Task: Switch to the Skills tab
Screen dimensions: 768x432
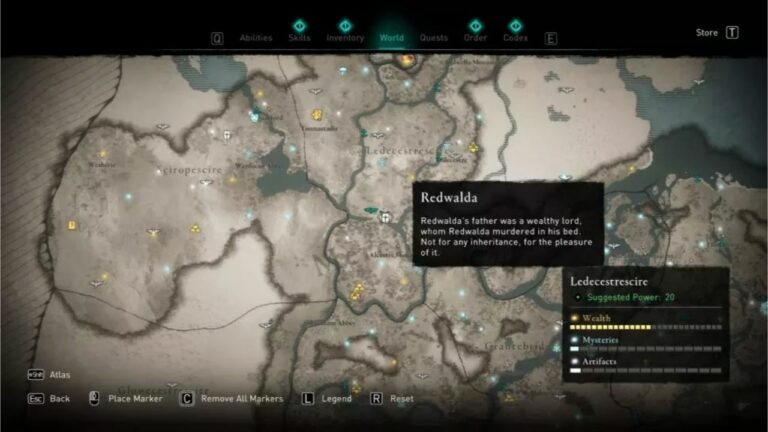Action: (x=299, y=38)
